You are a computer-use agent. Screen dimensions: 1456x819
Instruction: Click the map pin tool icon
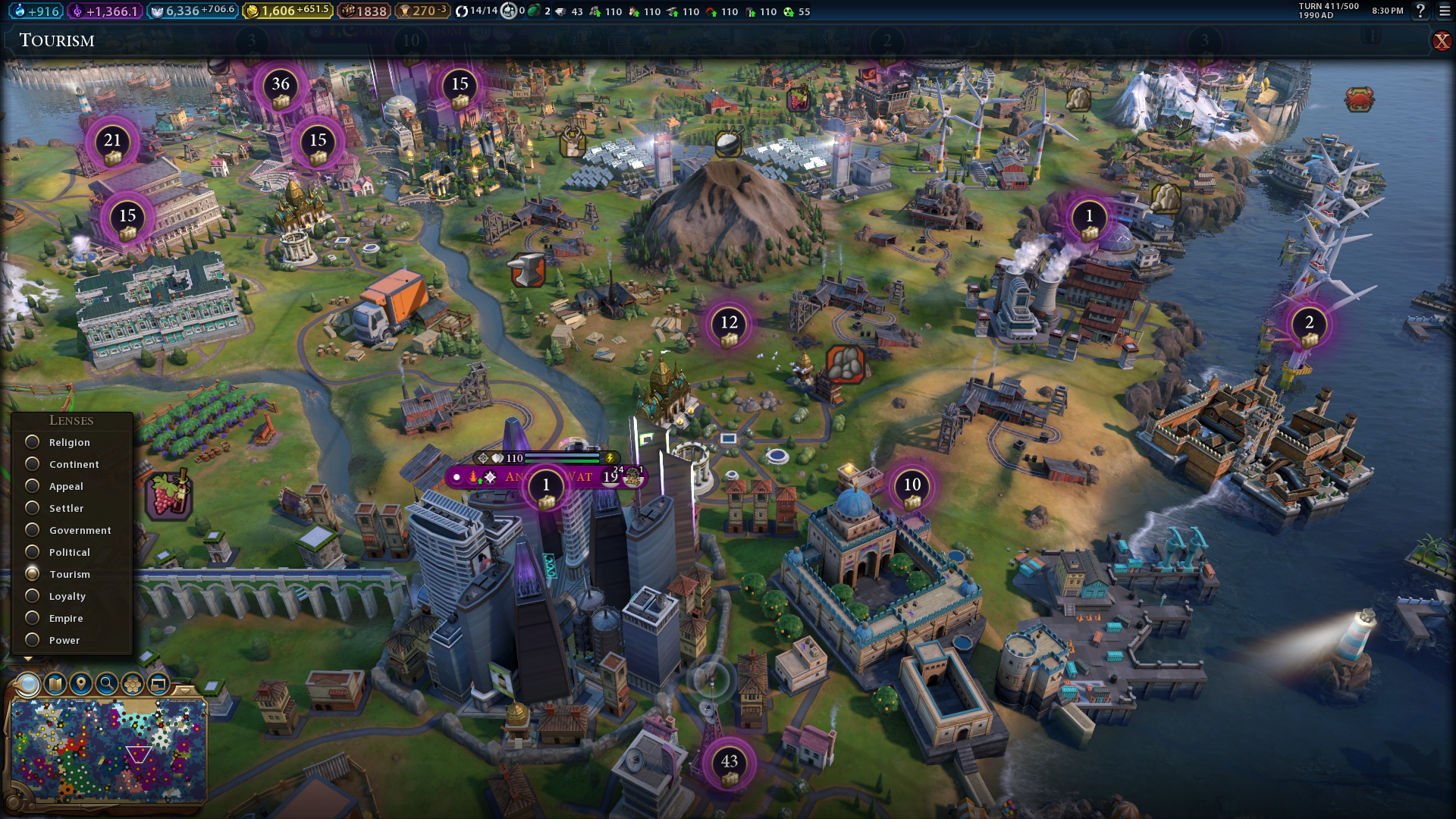[81, 684]
